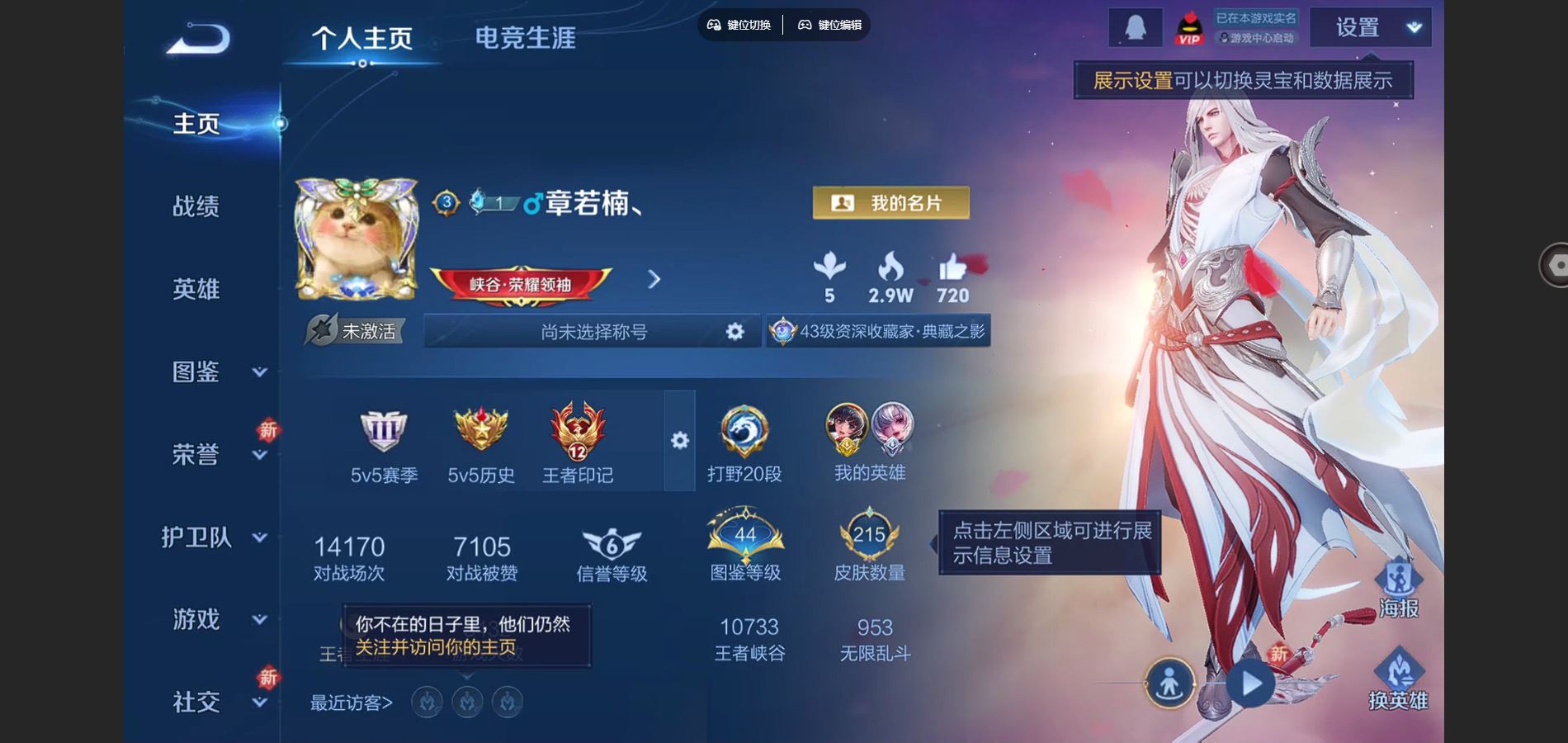1568x743 pixels.
Task: Open the 个人主页 tab
Action: [363, 37]
